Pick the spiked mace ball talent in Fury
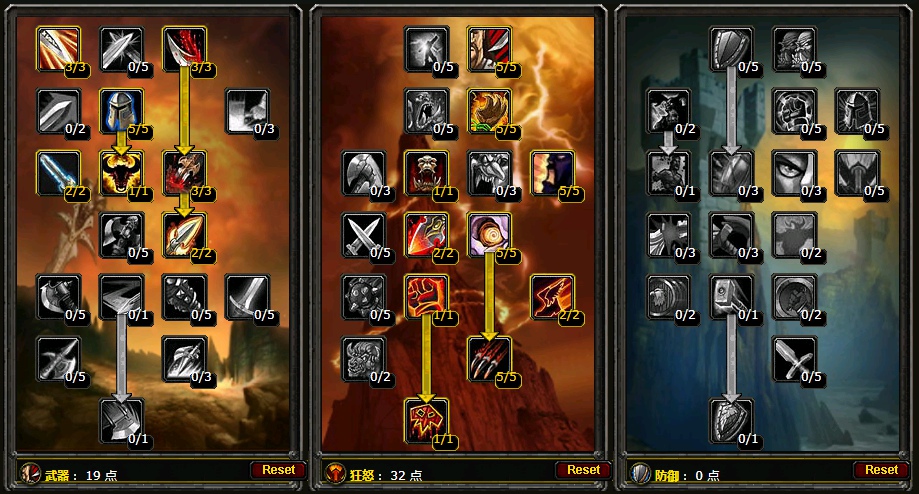Screen dimensions: 919x494 click(365, 297)
